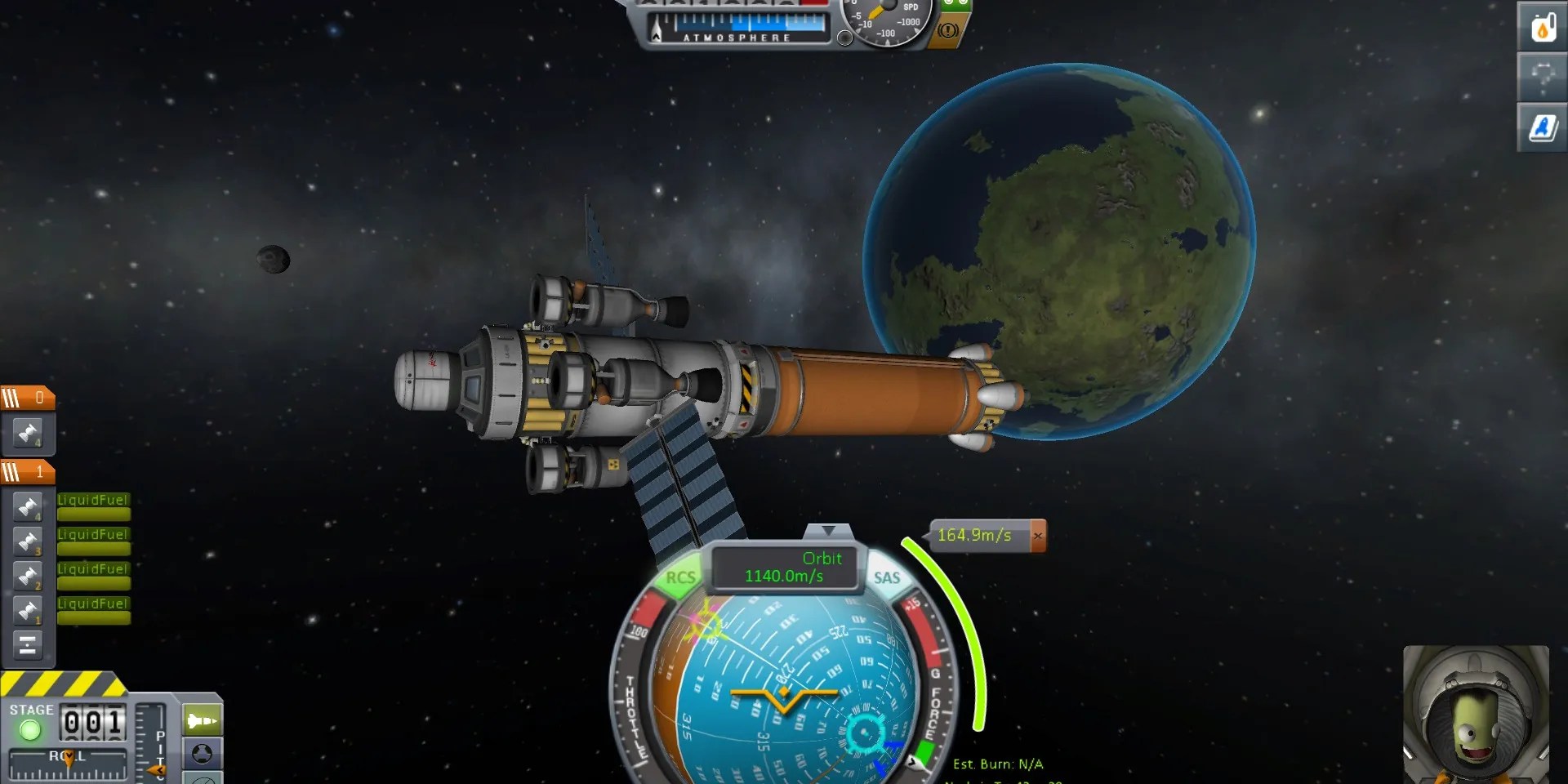Viewport: 1568px width, 784px height.
Task: Expand the maneuver node arrow near G-Force meter
Action: 913,761
